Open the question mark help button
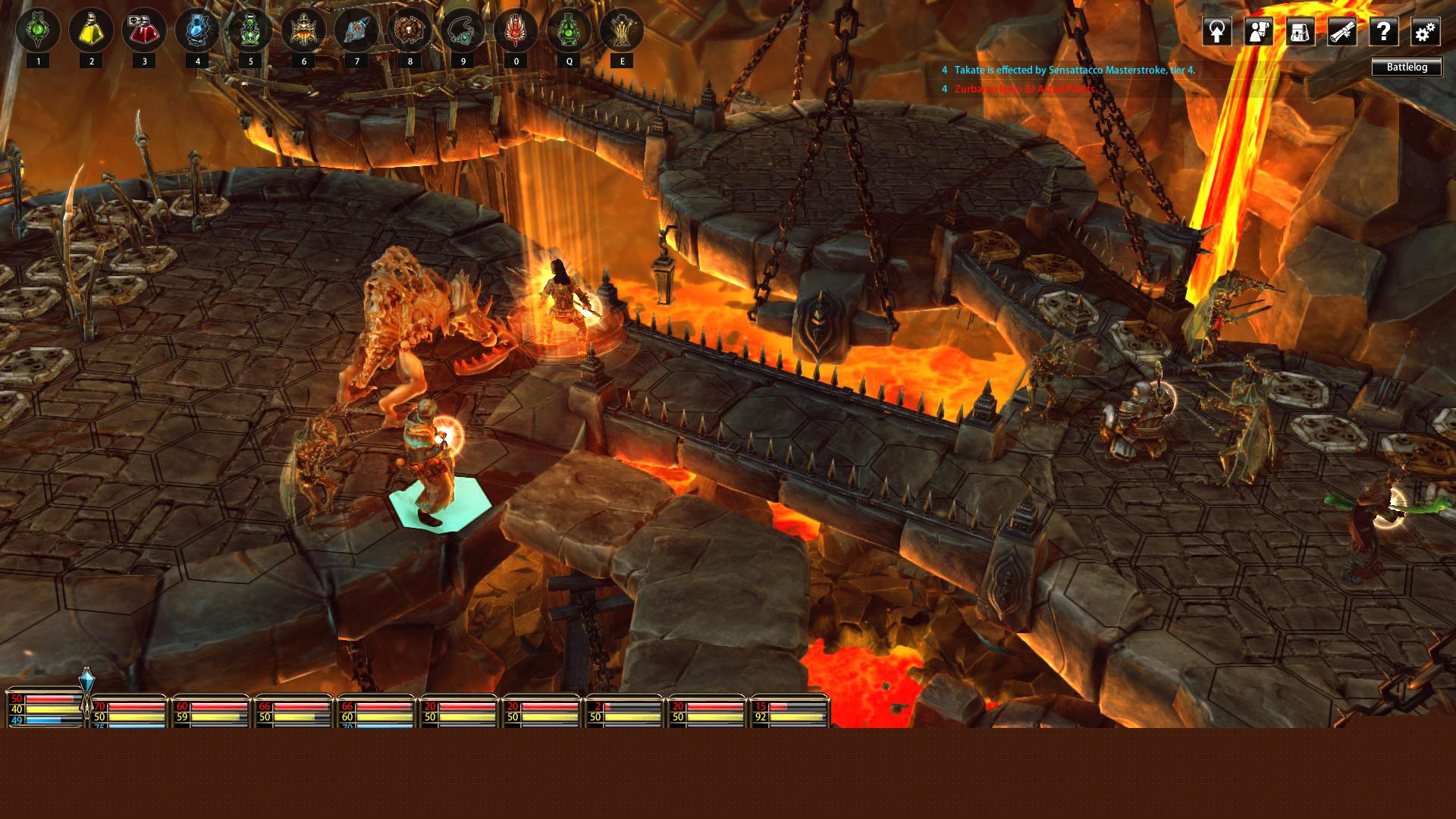 pos(1384,32)
